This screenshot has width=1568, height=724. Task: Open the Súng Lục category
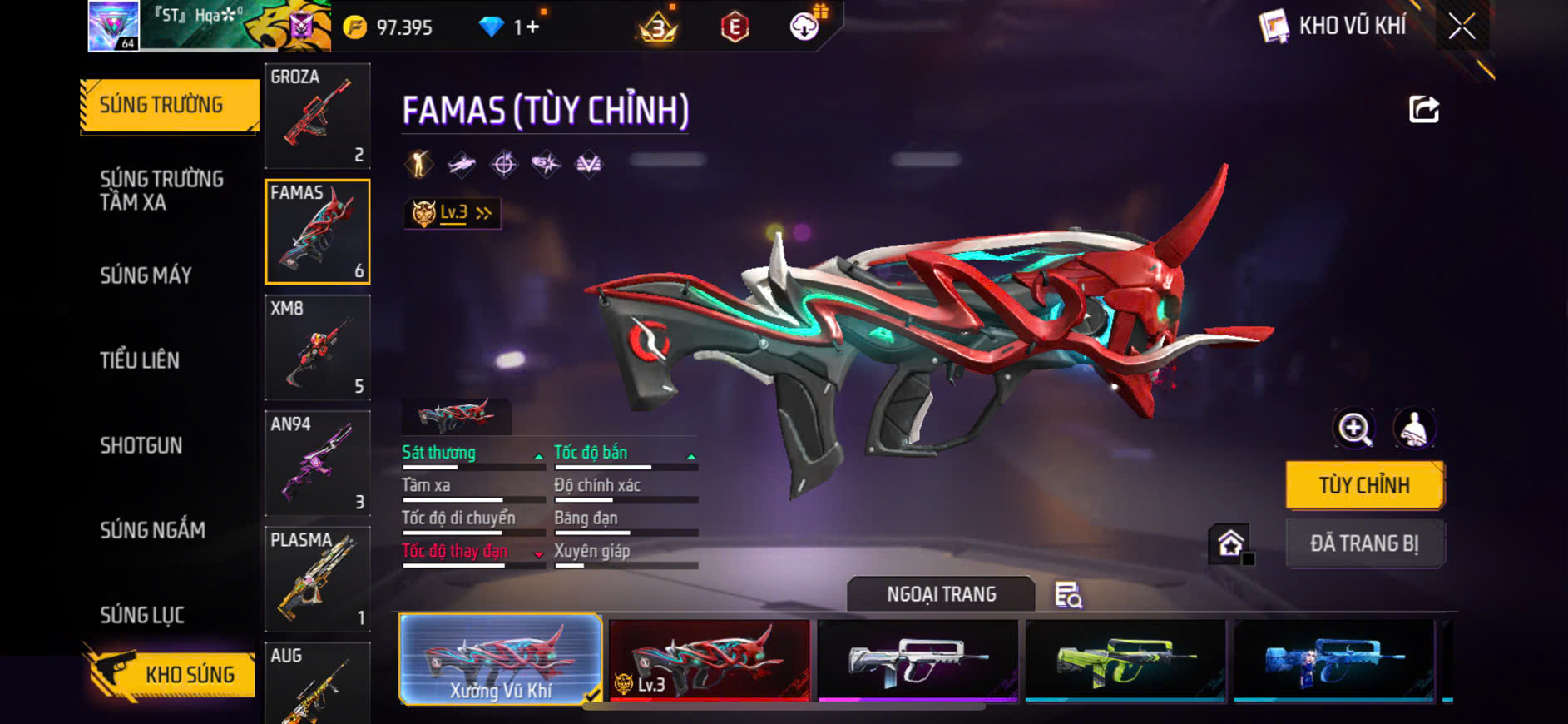point(142,615)
